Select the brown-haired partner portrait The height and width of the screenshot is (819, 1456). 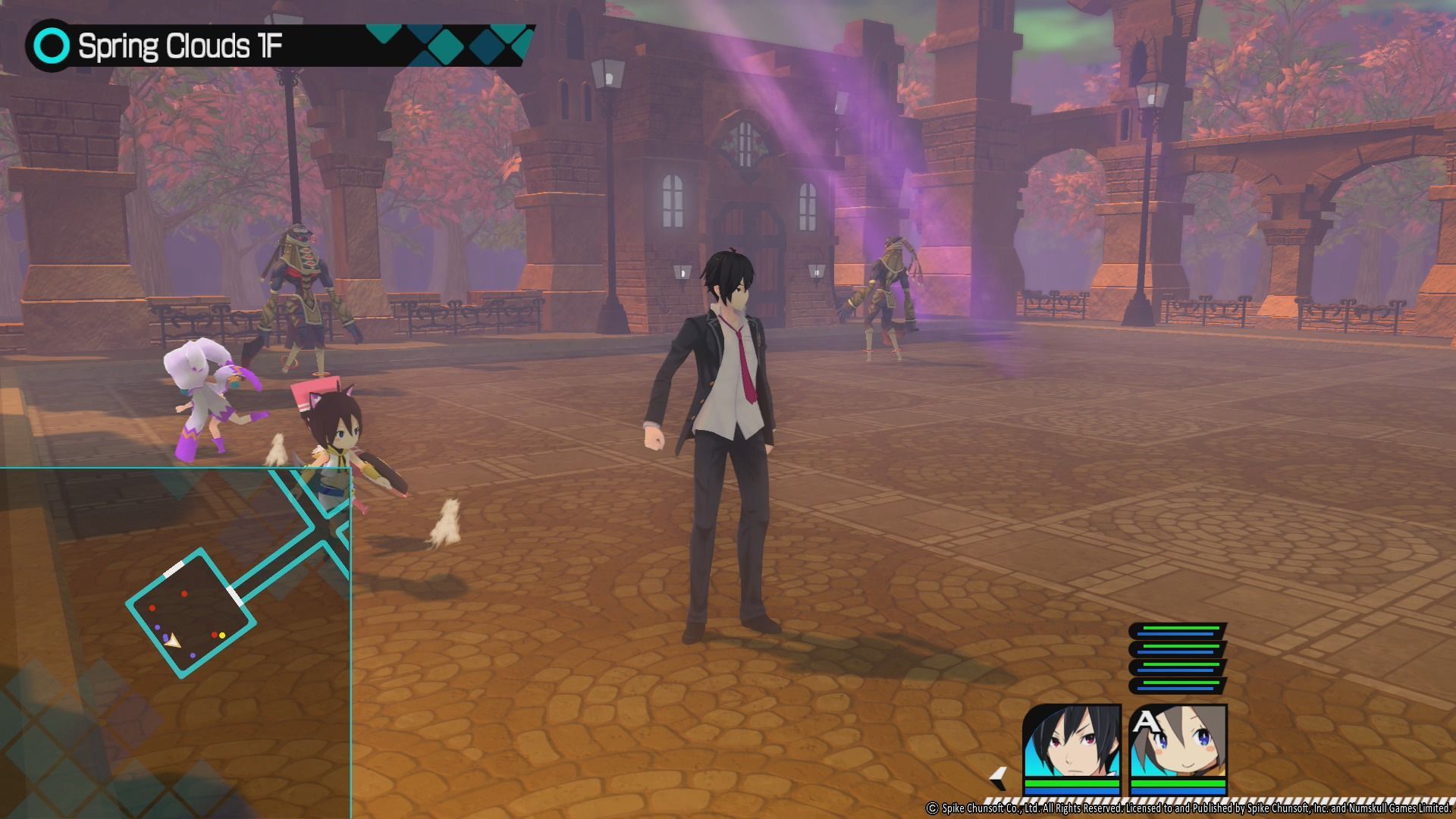click(1178, 740)
